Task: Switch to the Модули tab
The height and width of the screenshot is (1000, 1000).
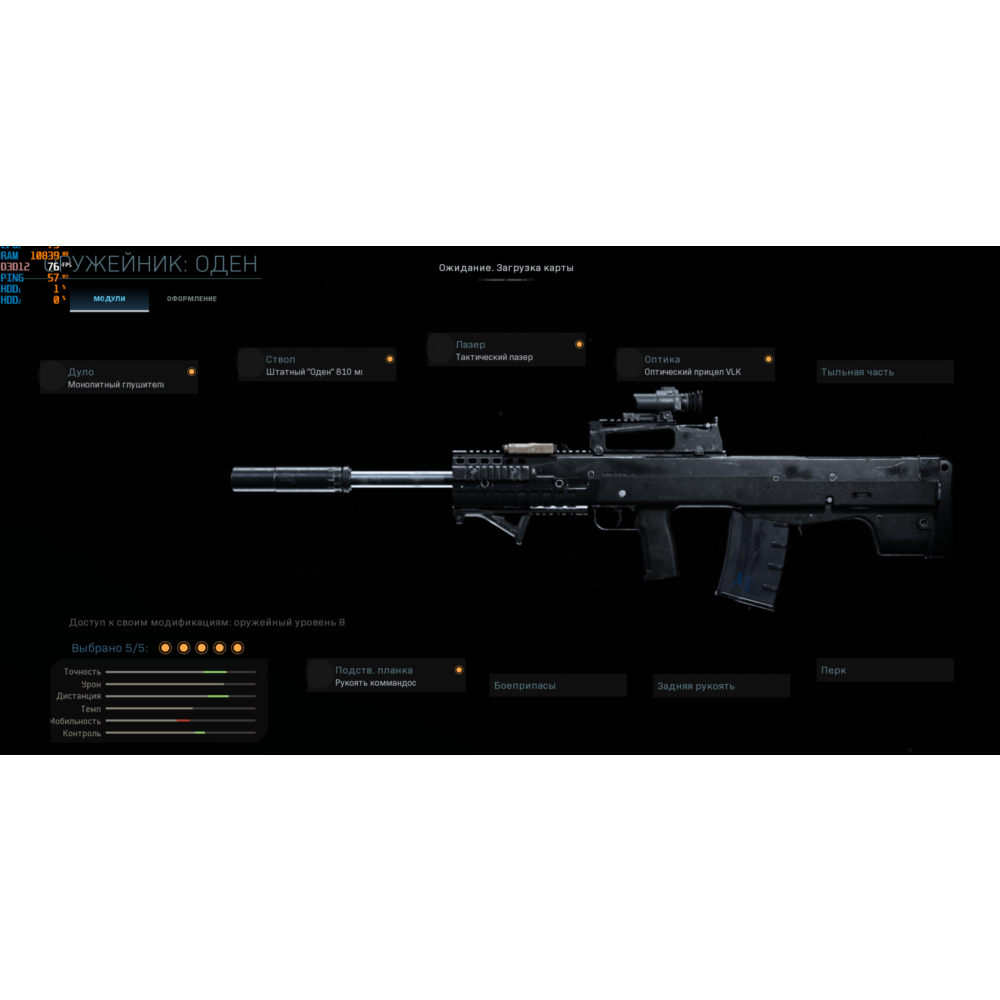Action: [x=109, y=299]
